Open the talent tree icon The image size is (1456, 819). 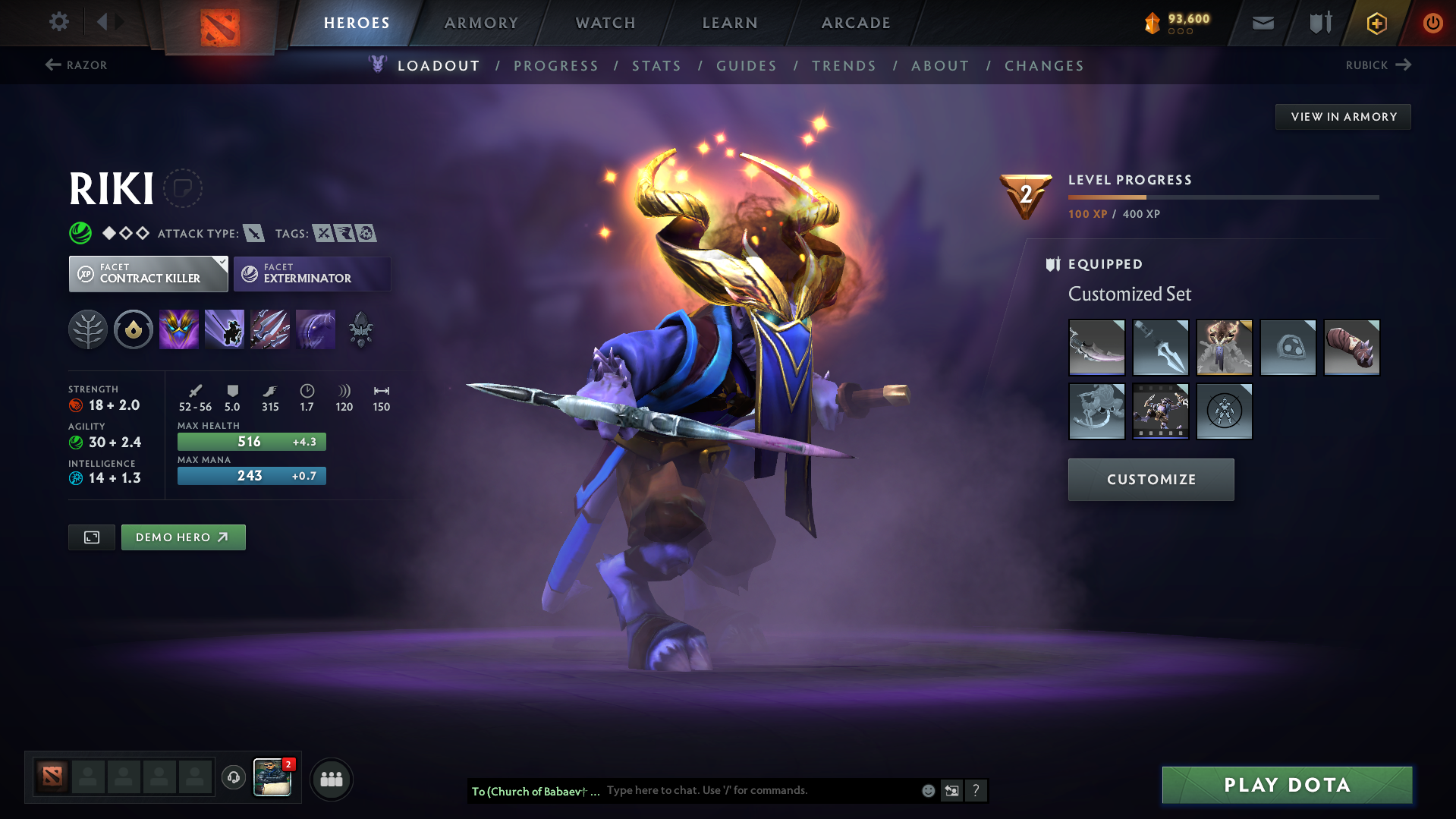[x=88, y=329]
